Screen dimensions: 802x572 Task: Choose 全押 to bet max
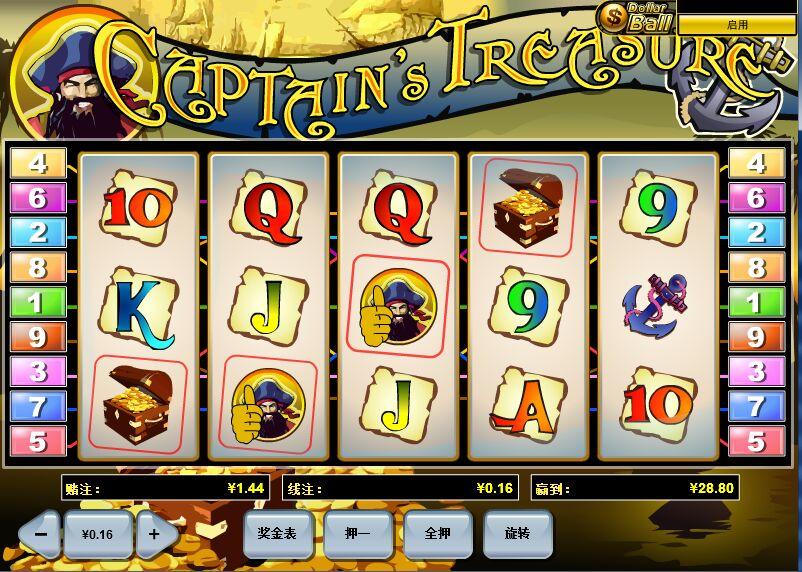437,534
